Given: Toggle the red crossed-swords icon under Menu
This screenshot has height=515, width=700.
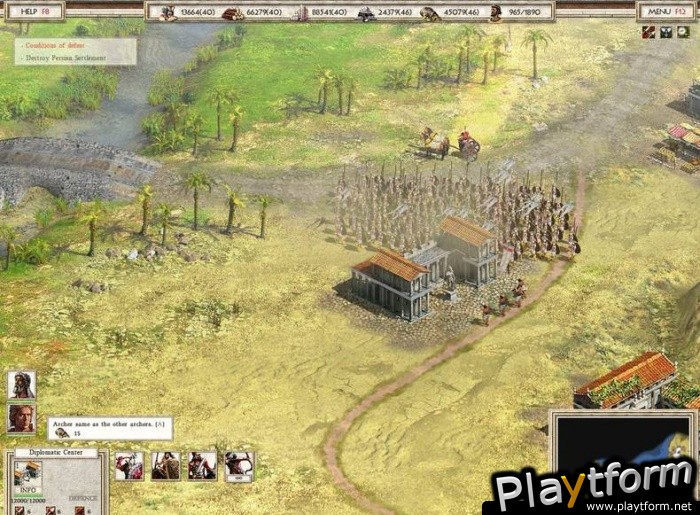Looking at the screenshot, I should pos(649,32).
